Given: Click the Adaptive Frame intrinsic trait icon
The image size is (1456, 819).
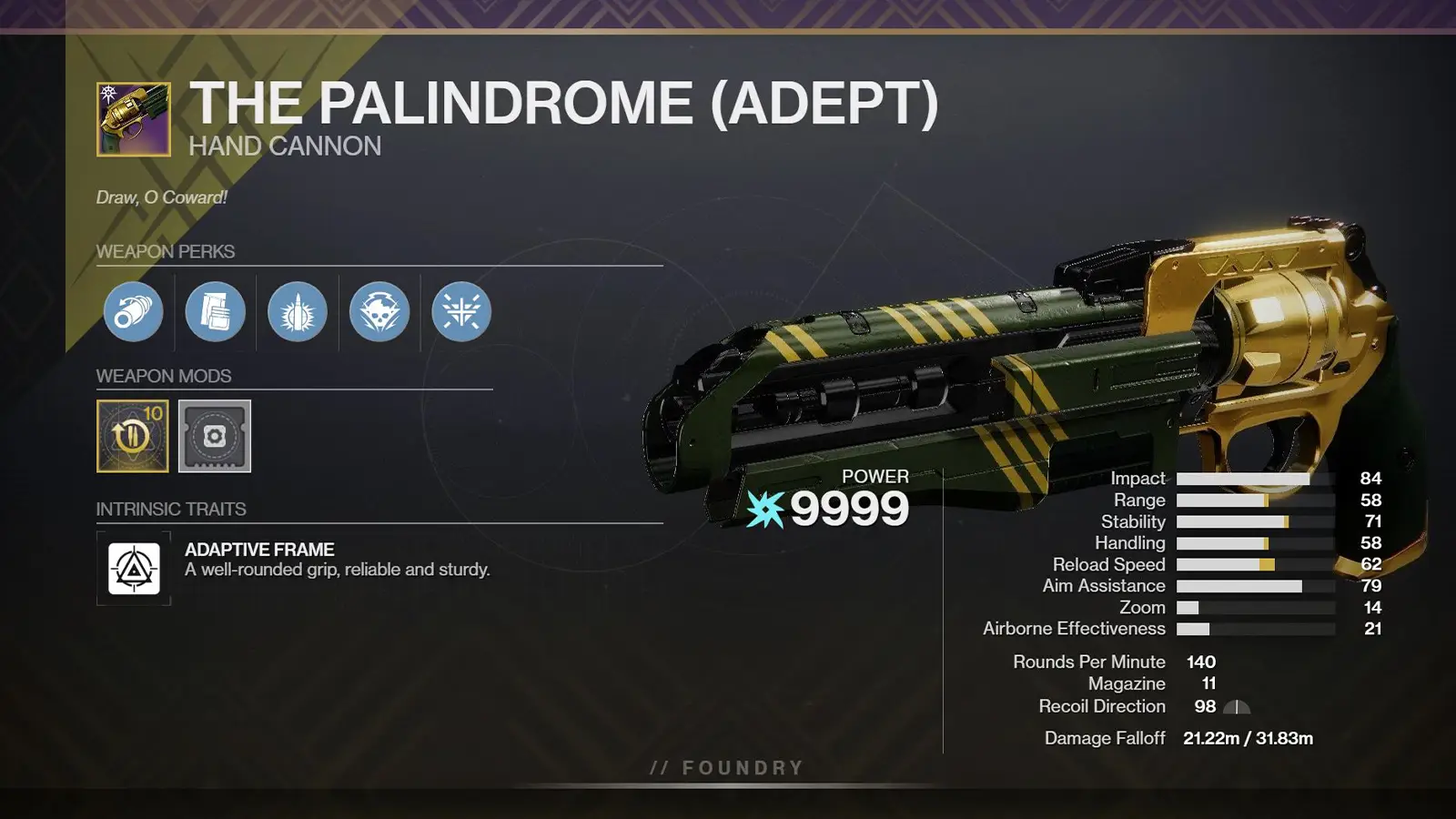Looking at the screenshot, I should tap(133, 569).
